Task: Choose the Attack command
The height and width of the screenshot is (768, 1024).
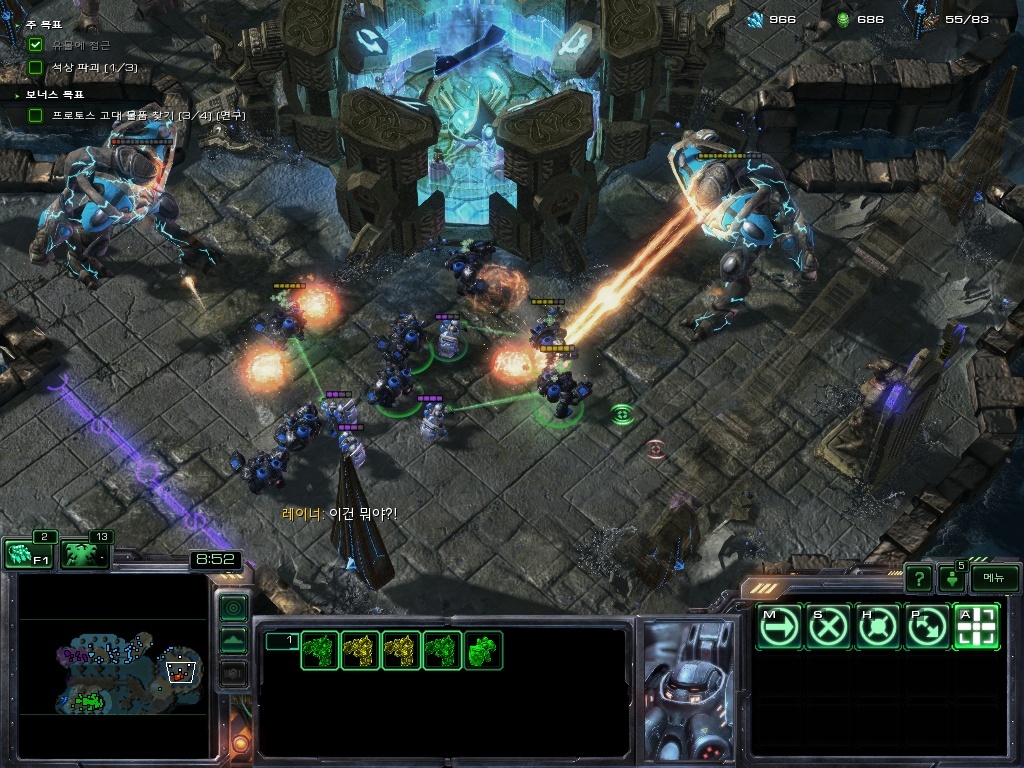Action: [976, 627]
